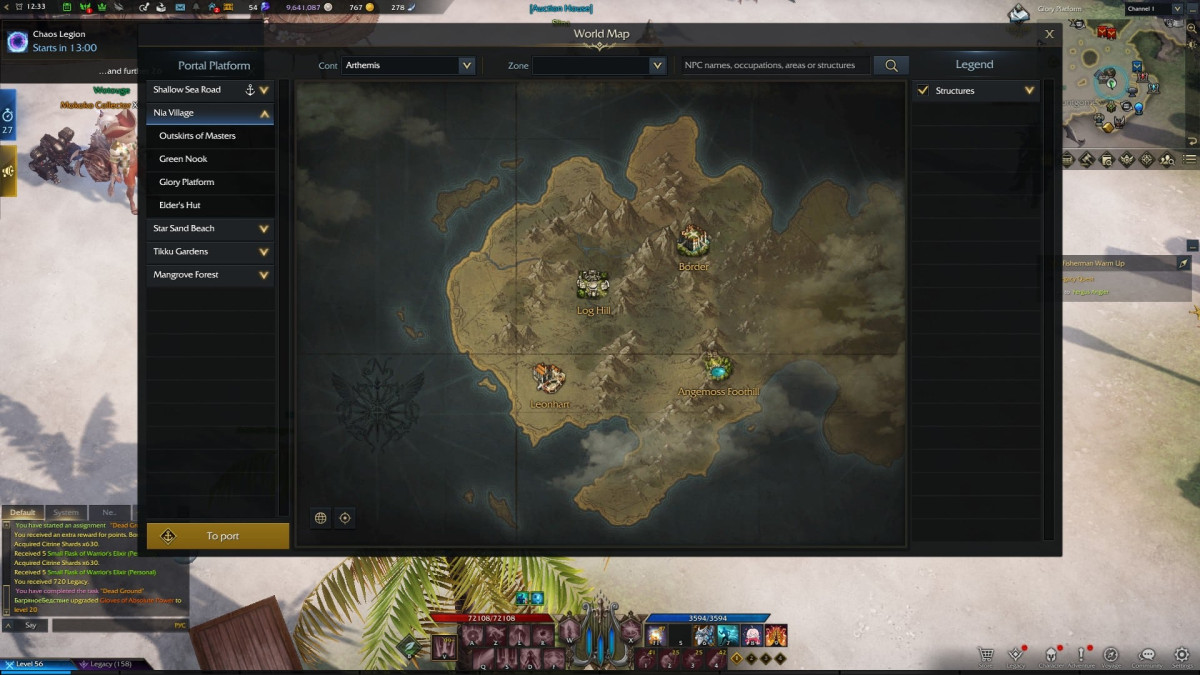Open the Cont dropdown showing Arthemis
Viewport: 1200px width, 675px height.
pos(408,65)
